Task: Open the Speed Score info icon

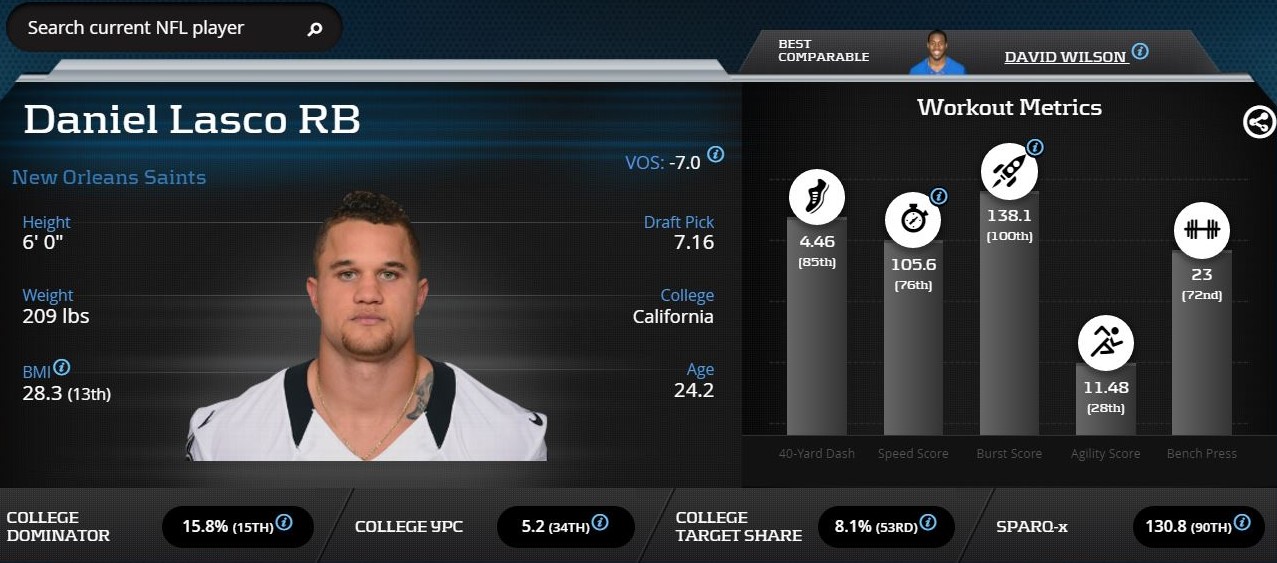Action: 938,196
